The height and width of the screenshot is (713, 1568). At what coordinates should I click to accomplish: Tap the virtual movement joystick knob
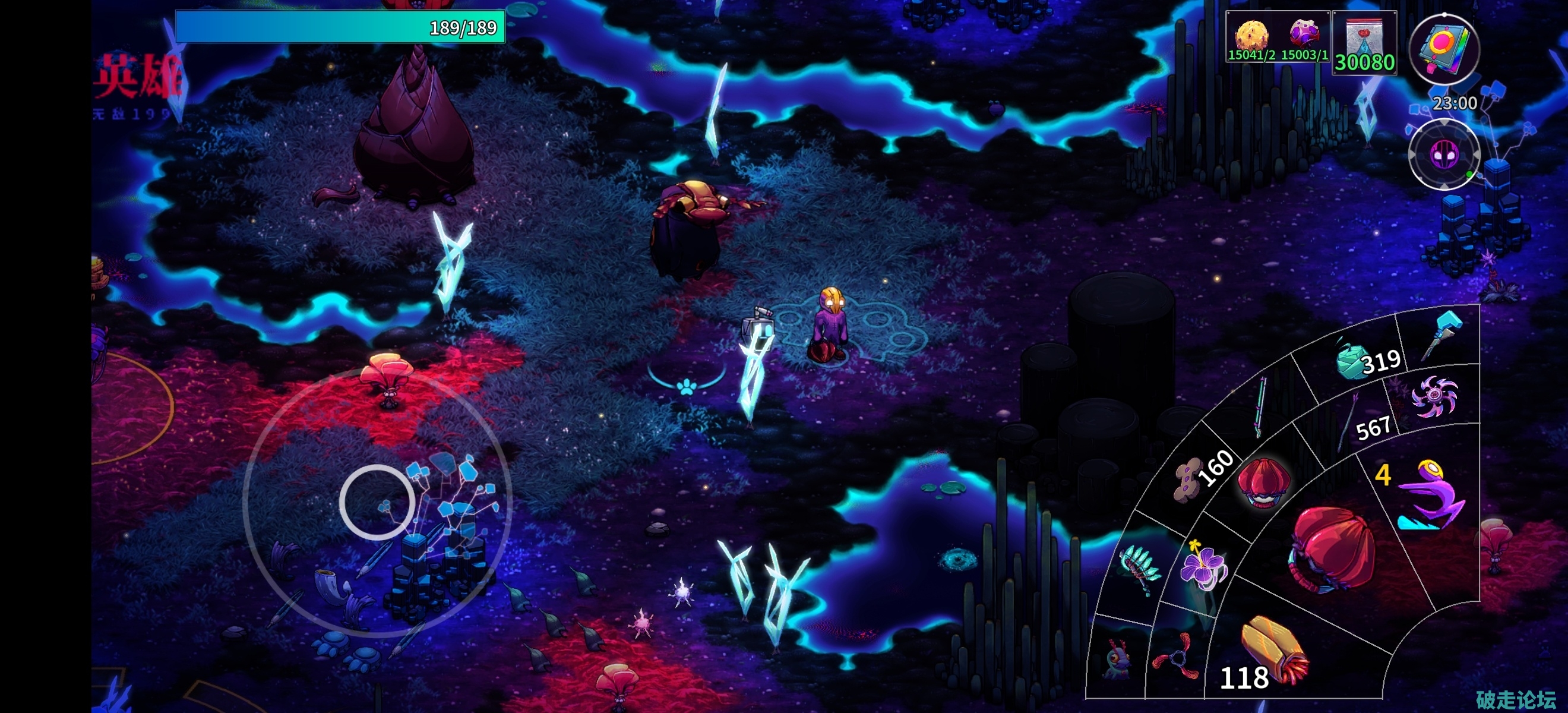click(377, 502)
